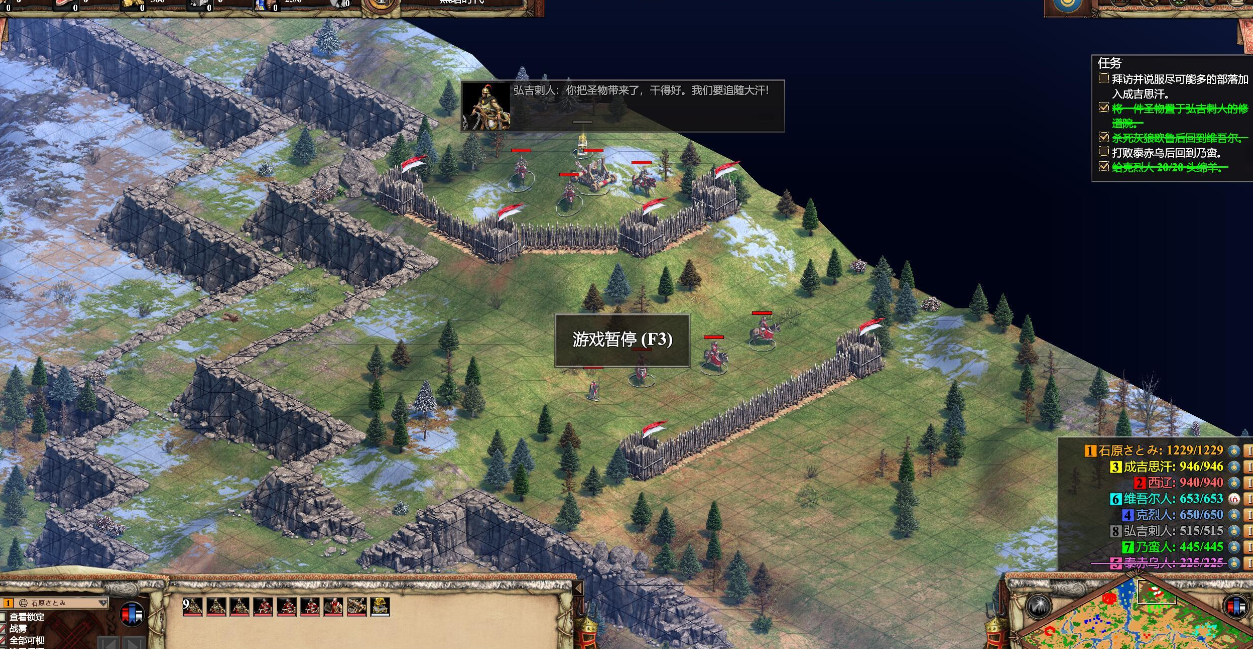The height and width of the screenshot is (649, 1253).
Task: Click the objective 打败泰赤乌后回到乃蛮
Action: (x=1166, y=153)
